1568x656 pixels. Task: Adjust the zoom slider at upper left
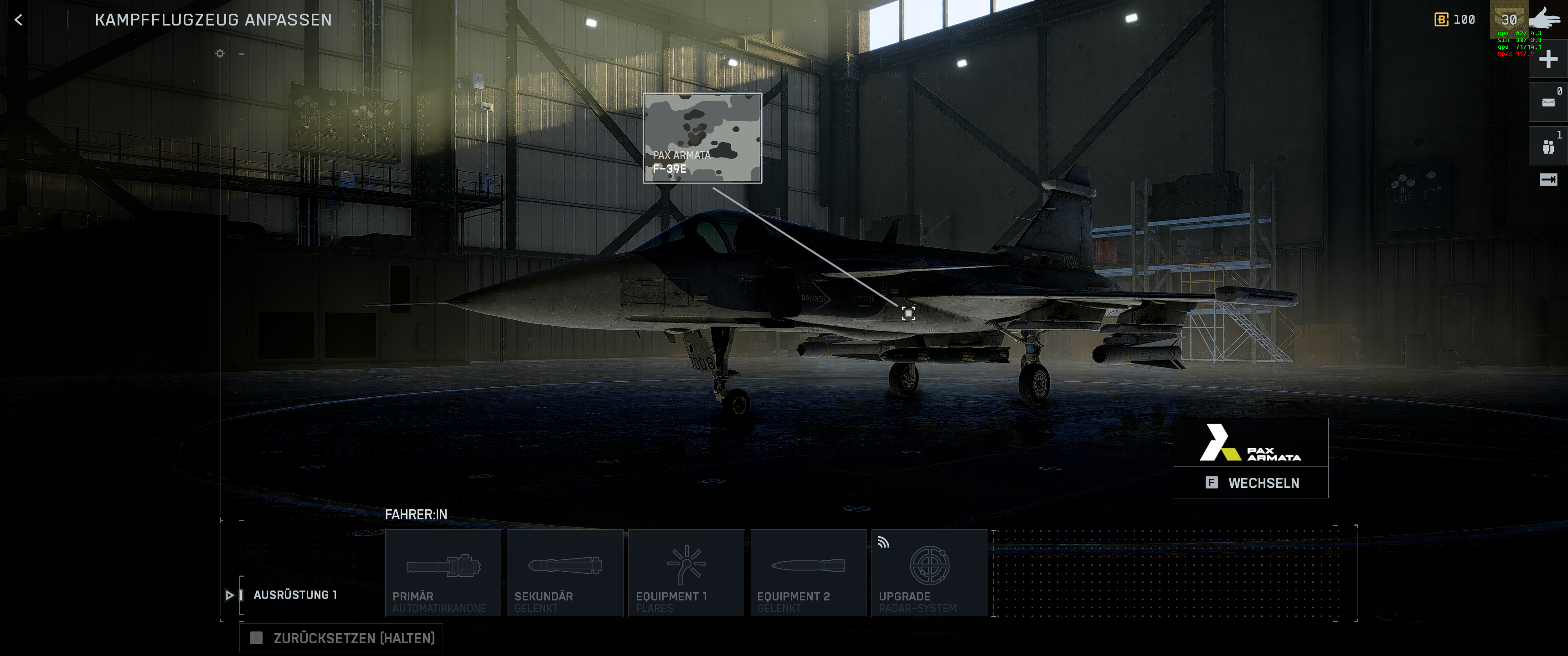pos(219,55)
